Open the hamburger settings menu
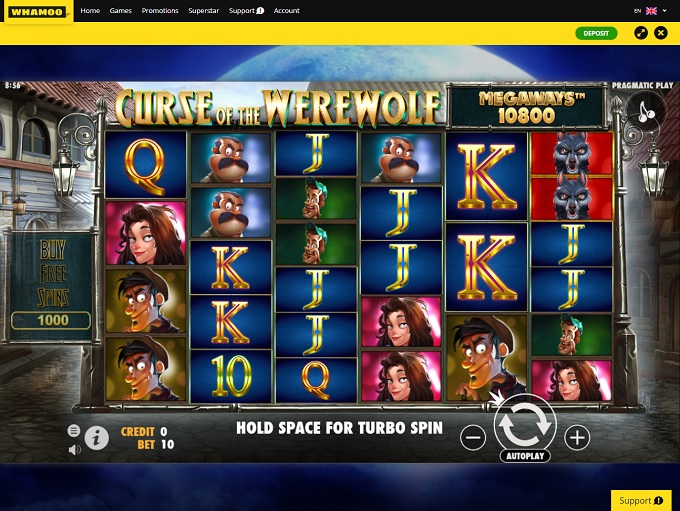The image size is (680, 511). click(74, 430)
